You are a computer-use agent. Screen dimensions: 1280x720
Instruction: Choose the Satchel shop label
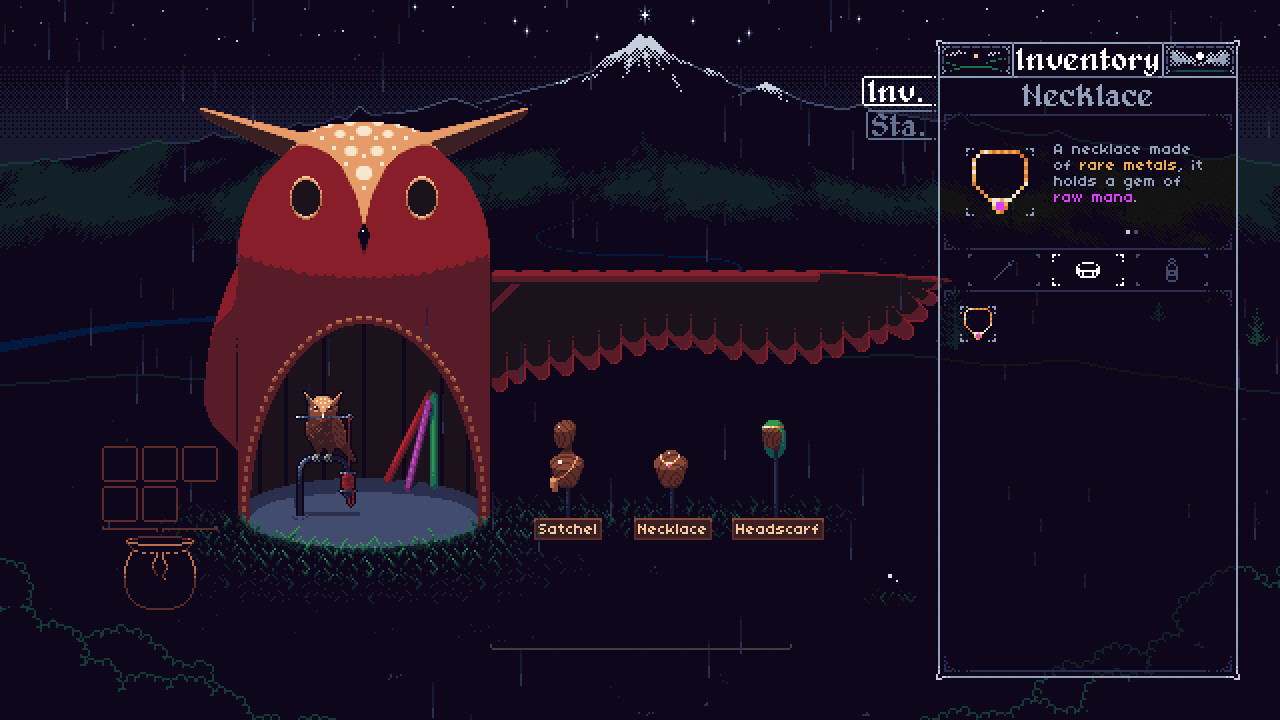567,529
